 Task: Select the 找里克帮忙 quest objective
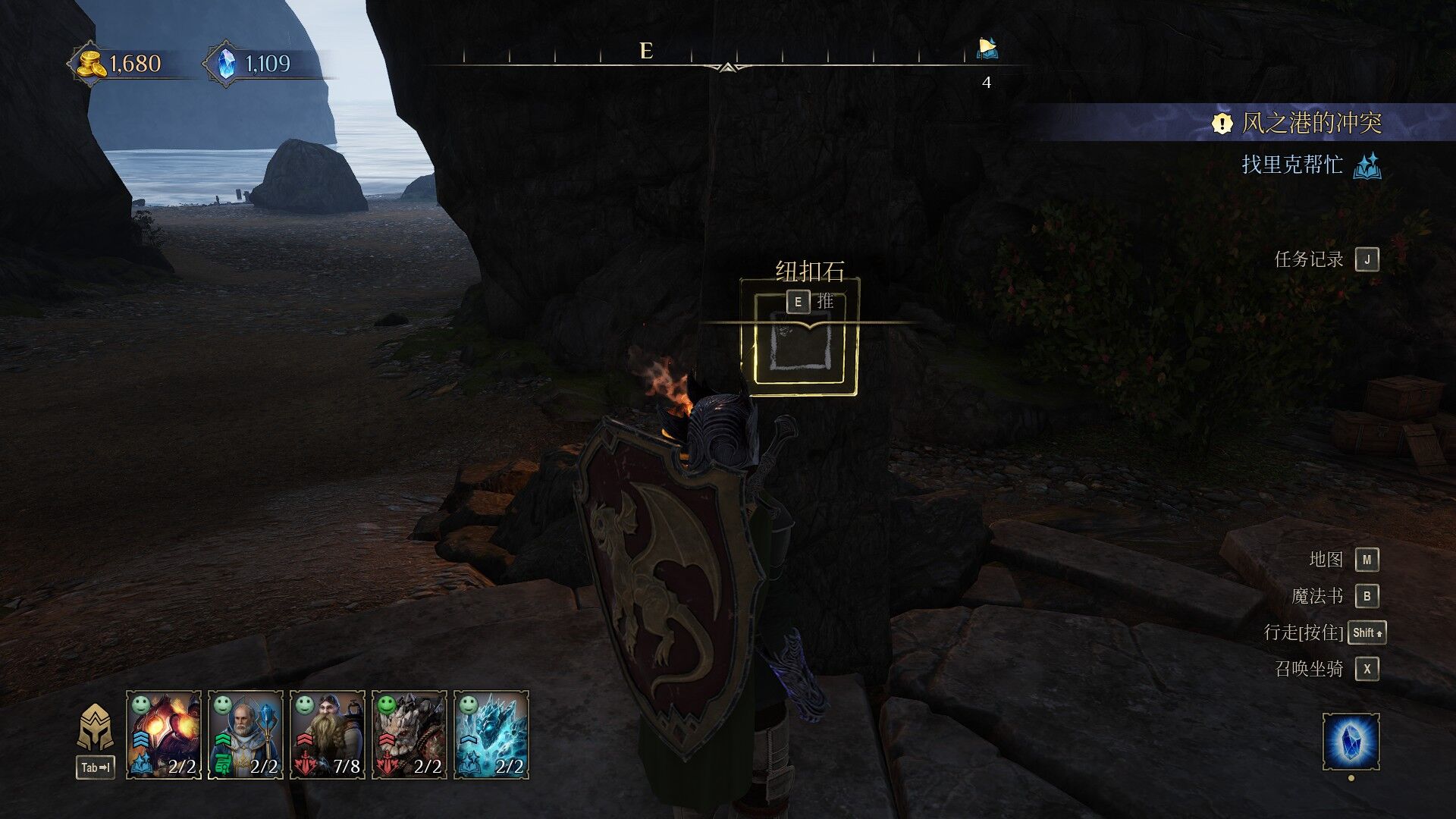(x=1292, y=165)
